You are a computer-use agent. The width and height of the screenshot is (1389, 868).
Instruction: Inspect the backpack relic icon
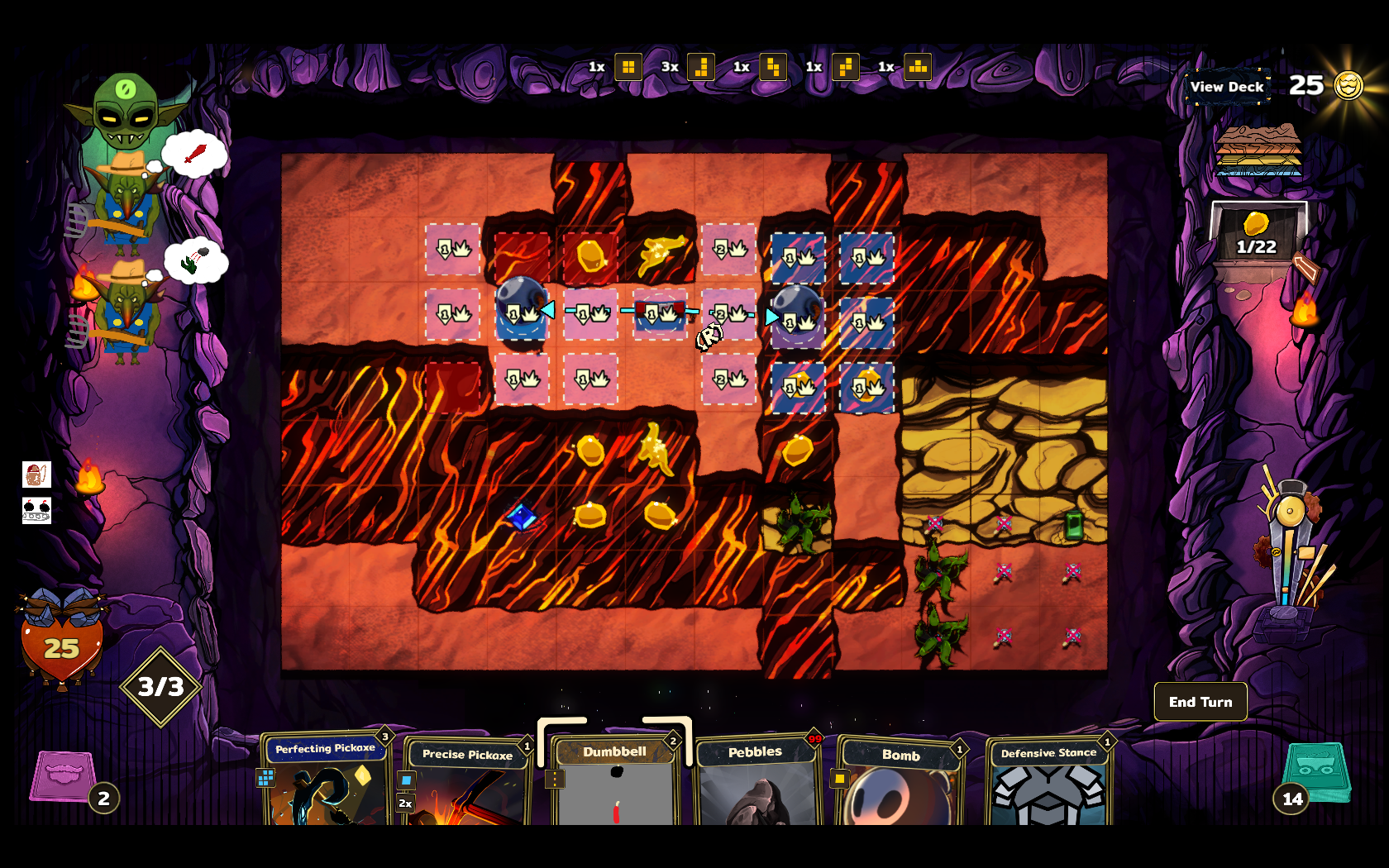36,475
